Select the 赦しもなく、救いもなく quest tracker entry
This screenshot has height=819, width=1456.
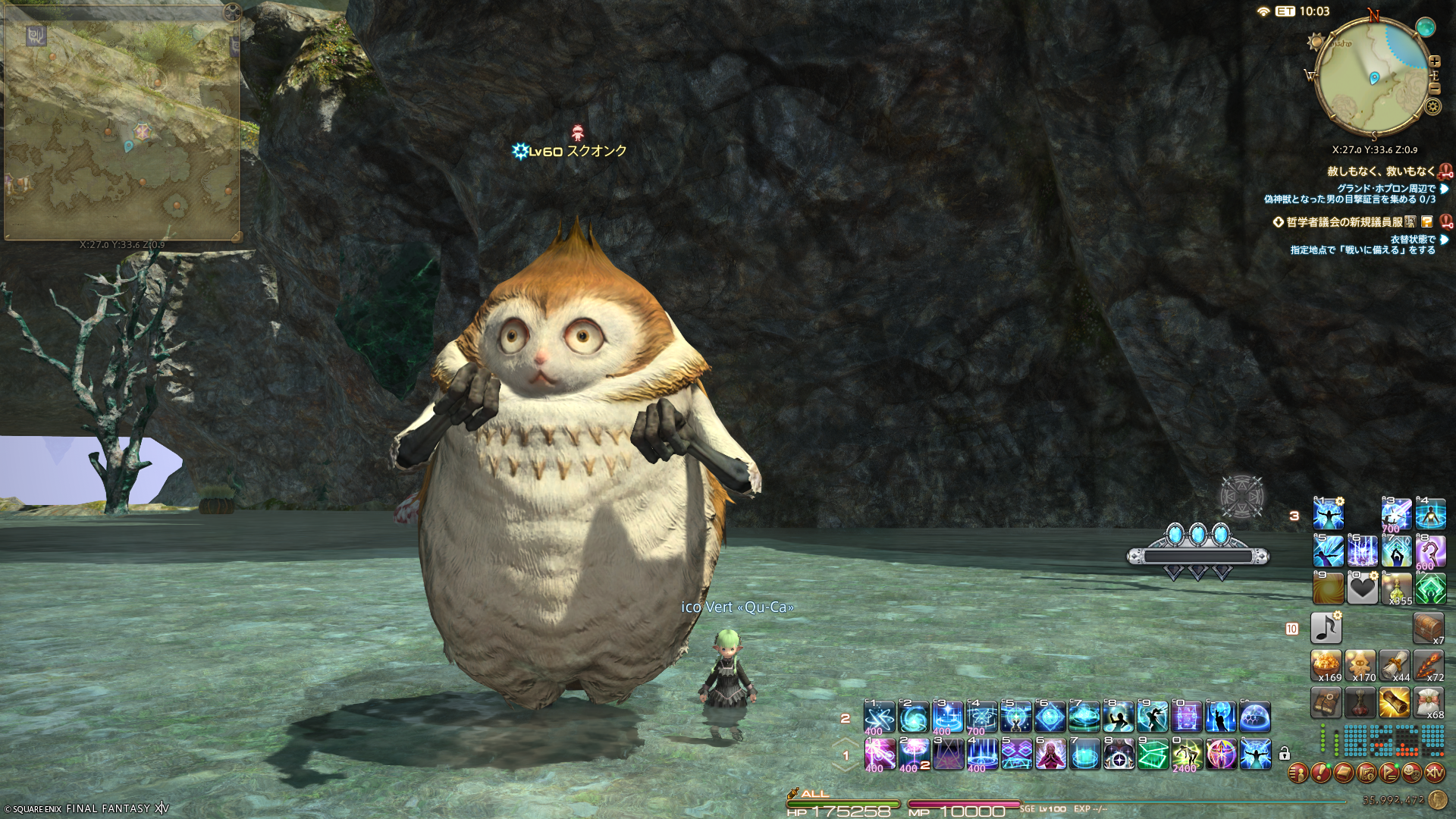[1380, 171]
